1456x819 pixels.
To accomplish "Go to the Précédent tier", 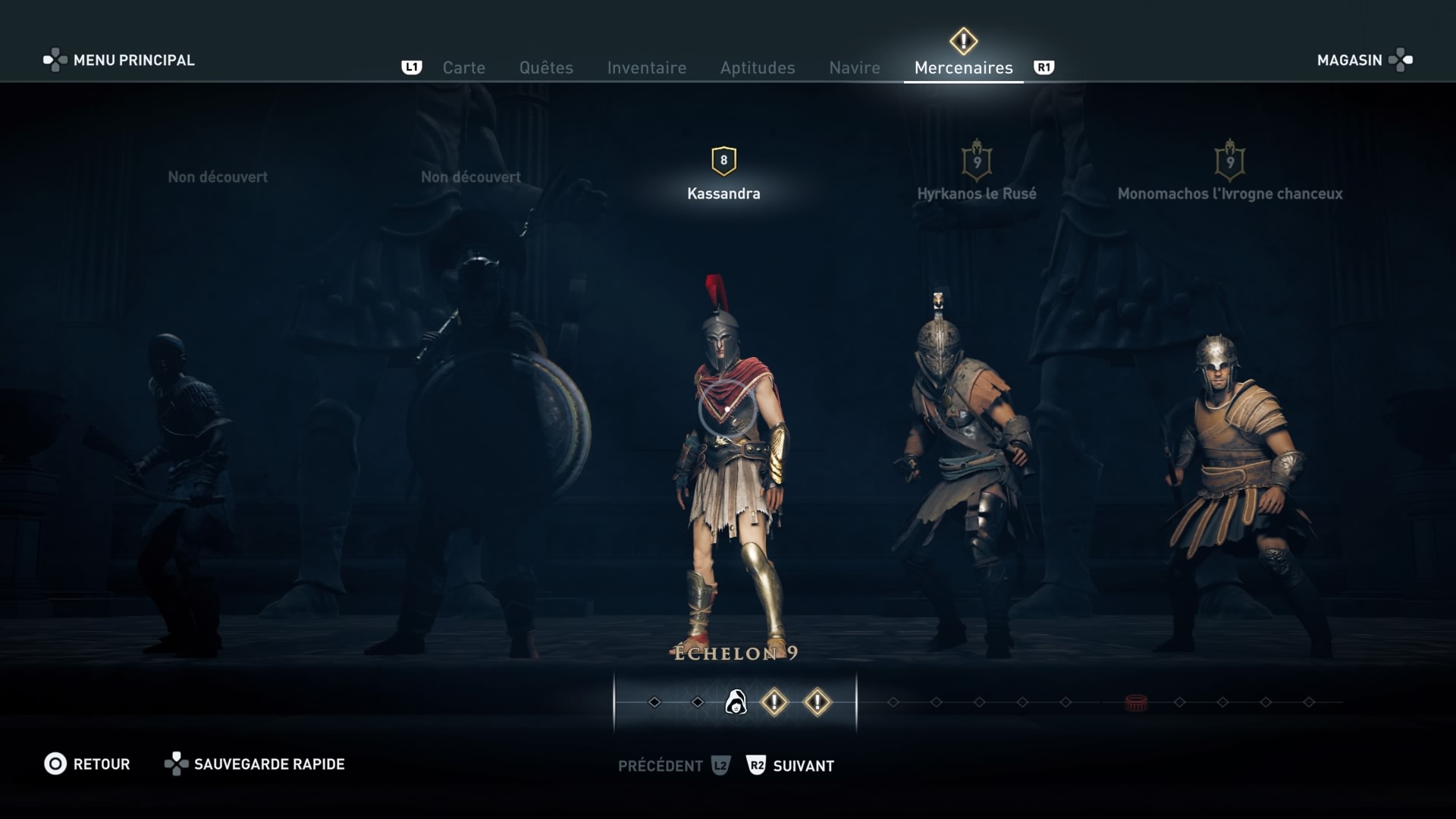I will click(x=672, y=766).
